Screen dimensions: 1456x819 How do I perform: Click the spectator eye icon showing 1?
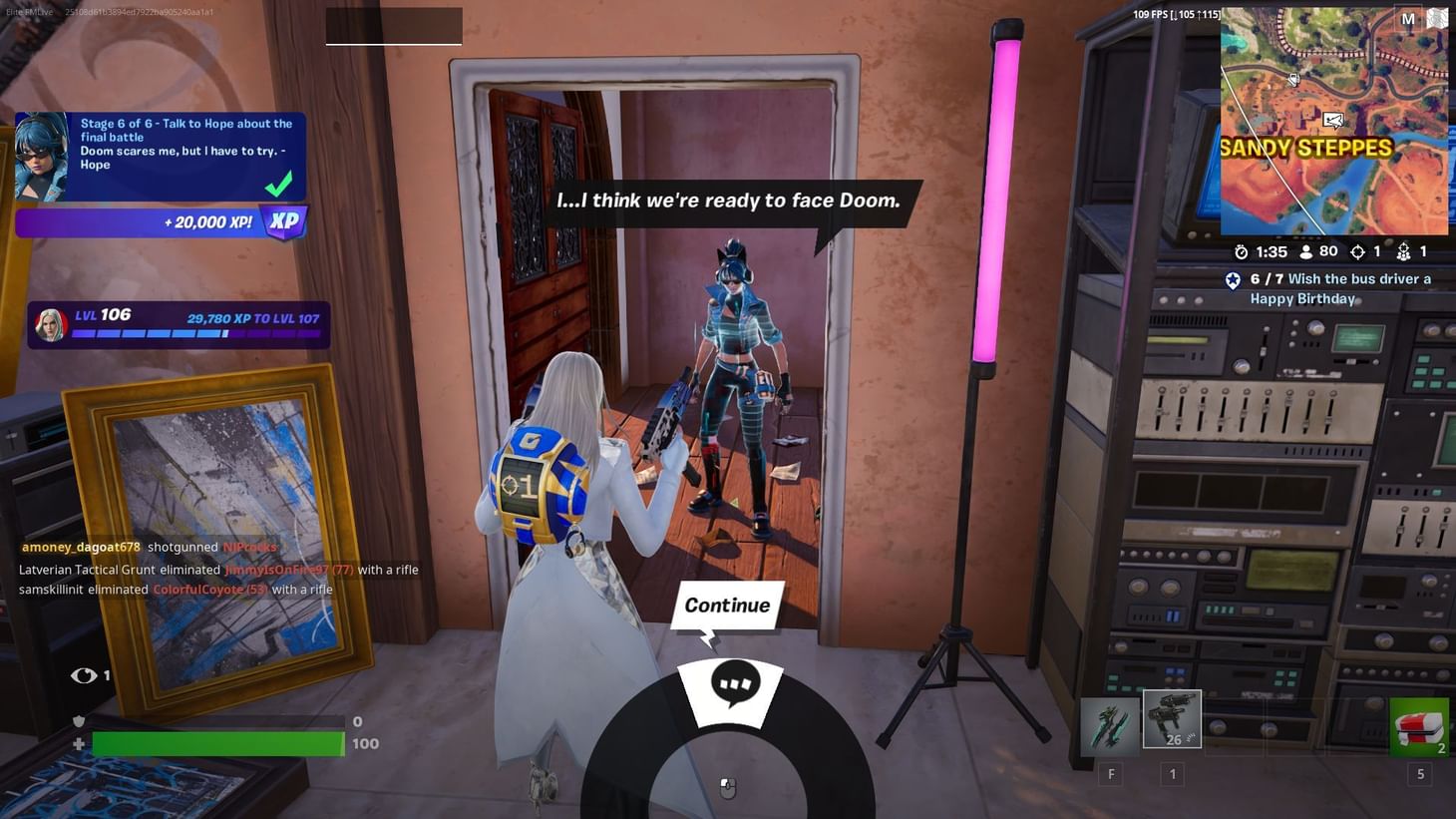pyautogui.click(x=83, y=675)
